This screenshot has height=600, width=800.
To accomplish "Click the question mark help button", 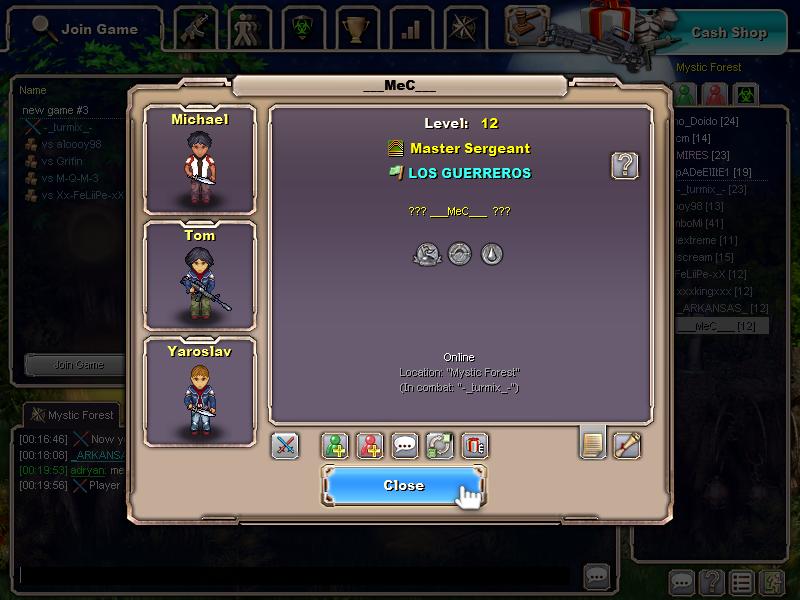I will click(x=625, y=165).
